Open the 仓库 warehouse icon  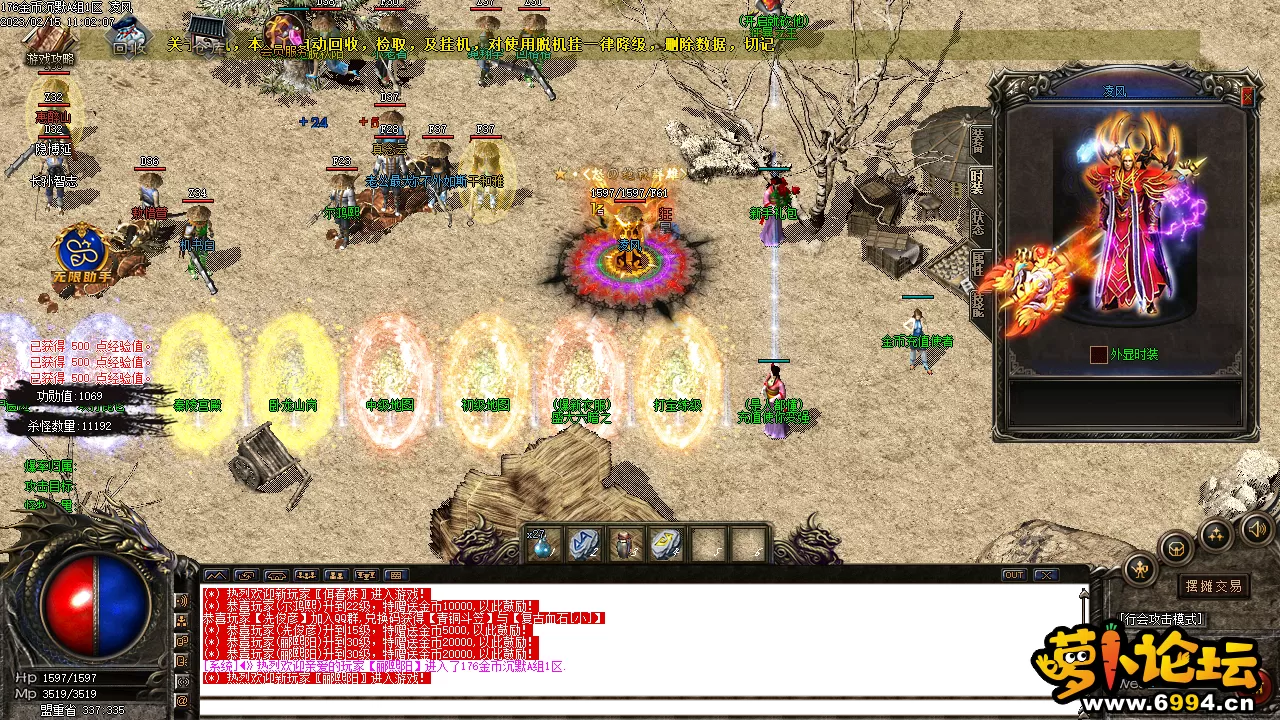tap(207, 34)
